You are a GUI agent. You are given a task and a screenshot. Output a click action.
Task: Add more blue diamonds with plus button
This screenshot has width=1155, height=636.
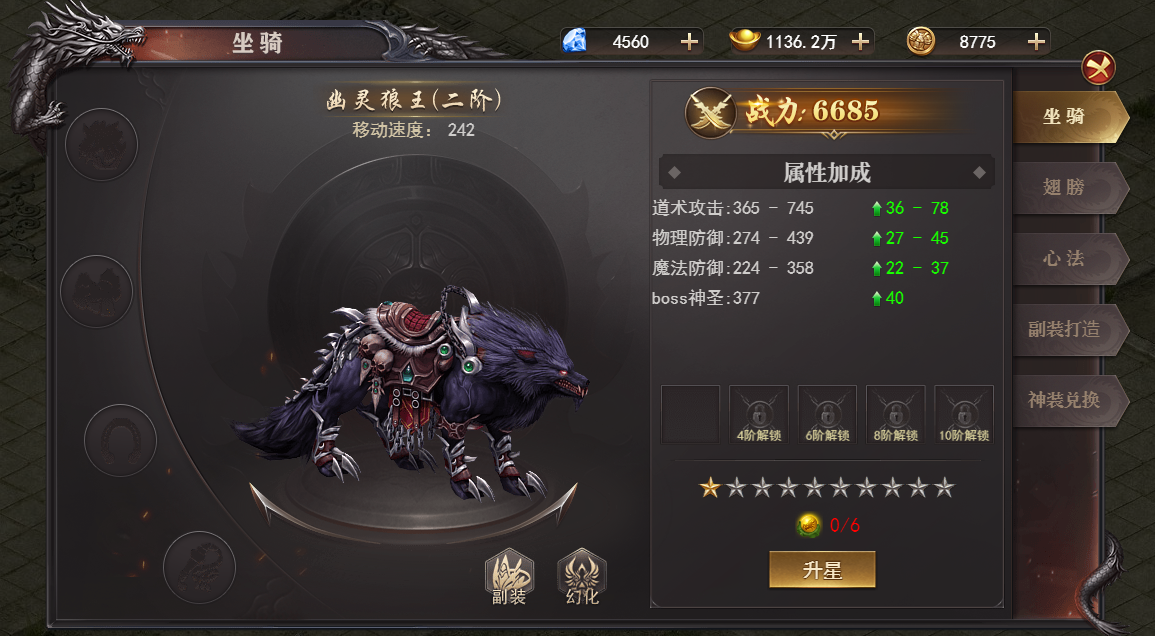tap(689, 41)
